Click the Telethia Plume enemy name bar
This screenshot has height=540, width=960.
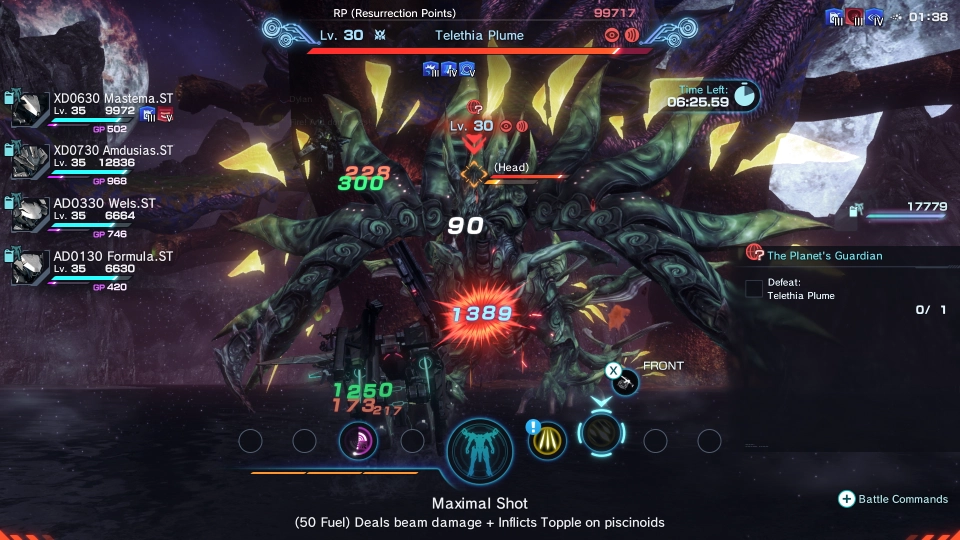click(479, 35)
